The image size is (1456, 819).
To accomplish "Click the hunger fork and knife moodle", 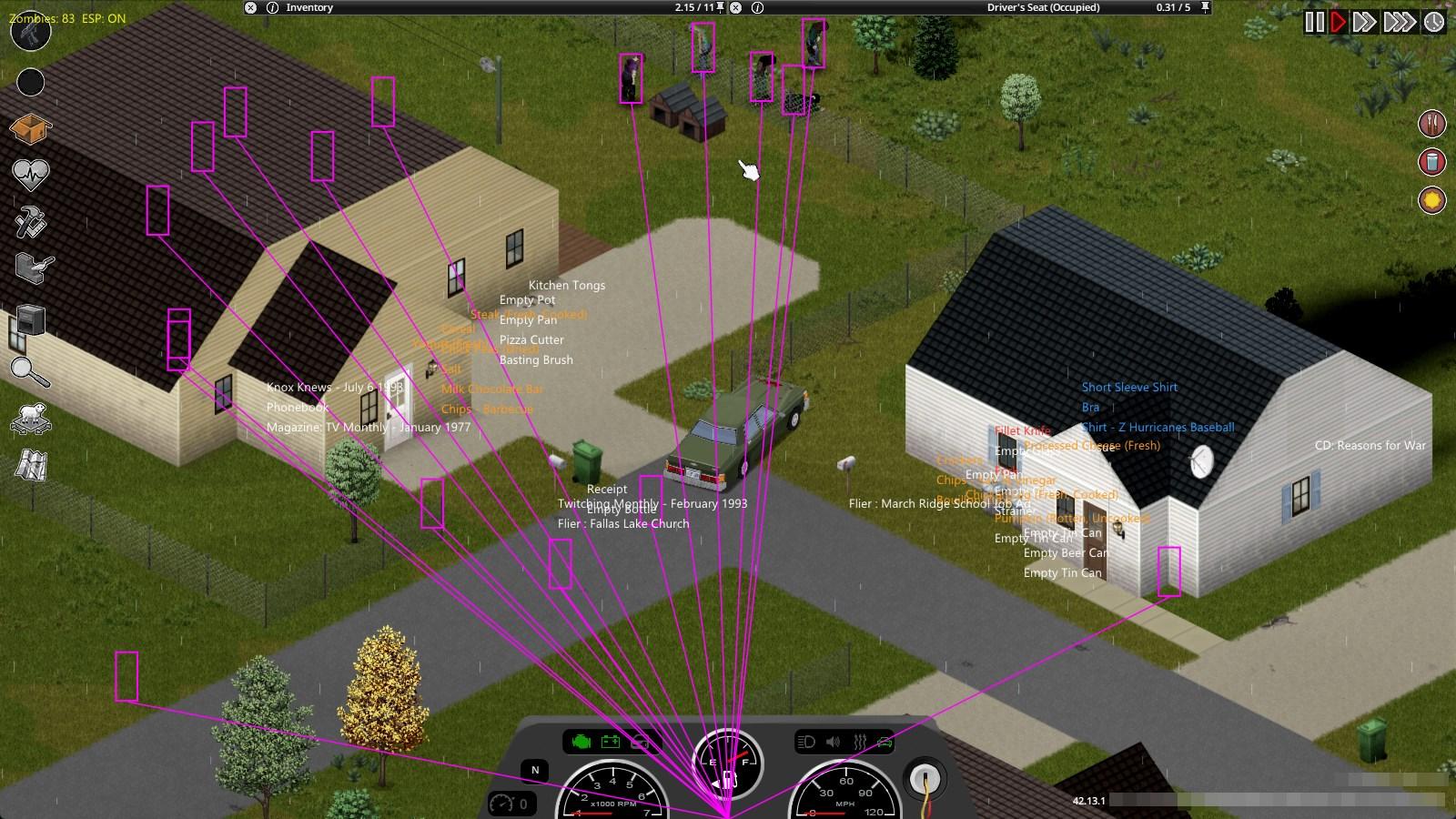I will point(1432,123).
